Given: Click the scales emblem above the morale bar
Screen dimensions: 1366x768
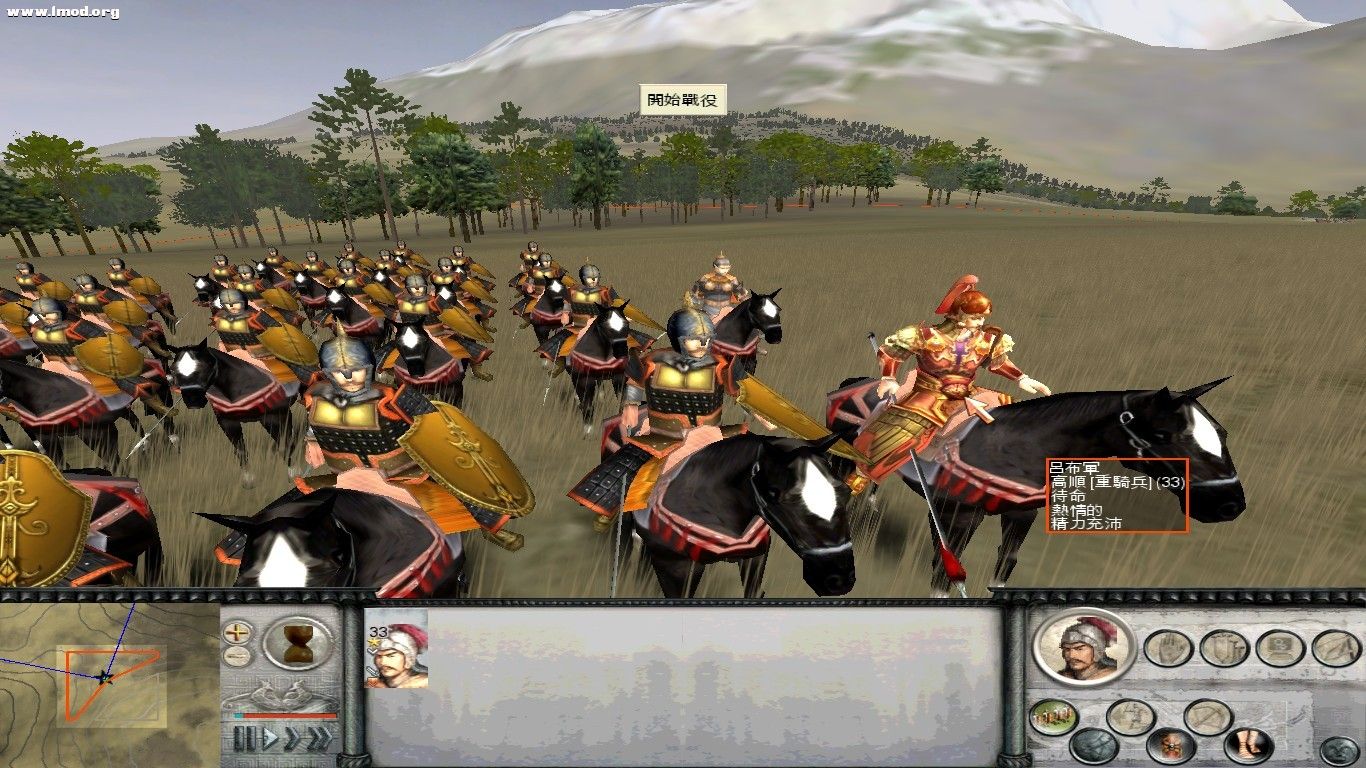Looking at the screenshot, I should (282, 692).
